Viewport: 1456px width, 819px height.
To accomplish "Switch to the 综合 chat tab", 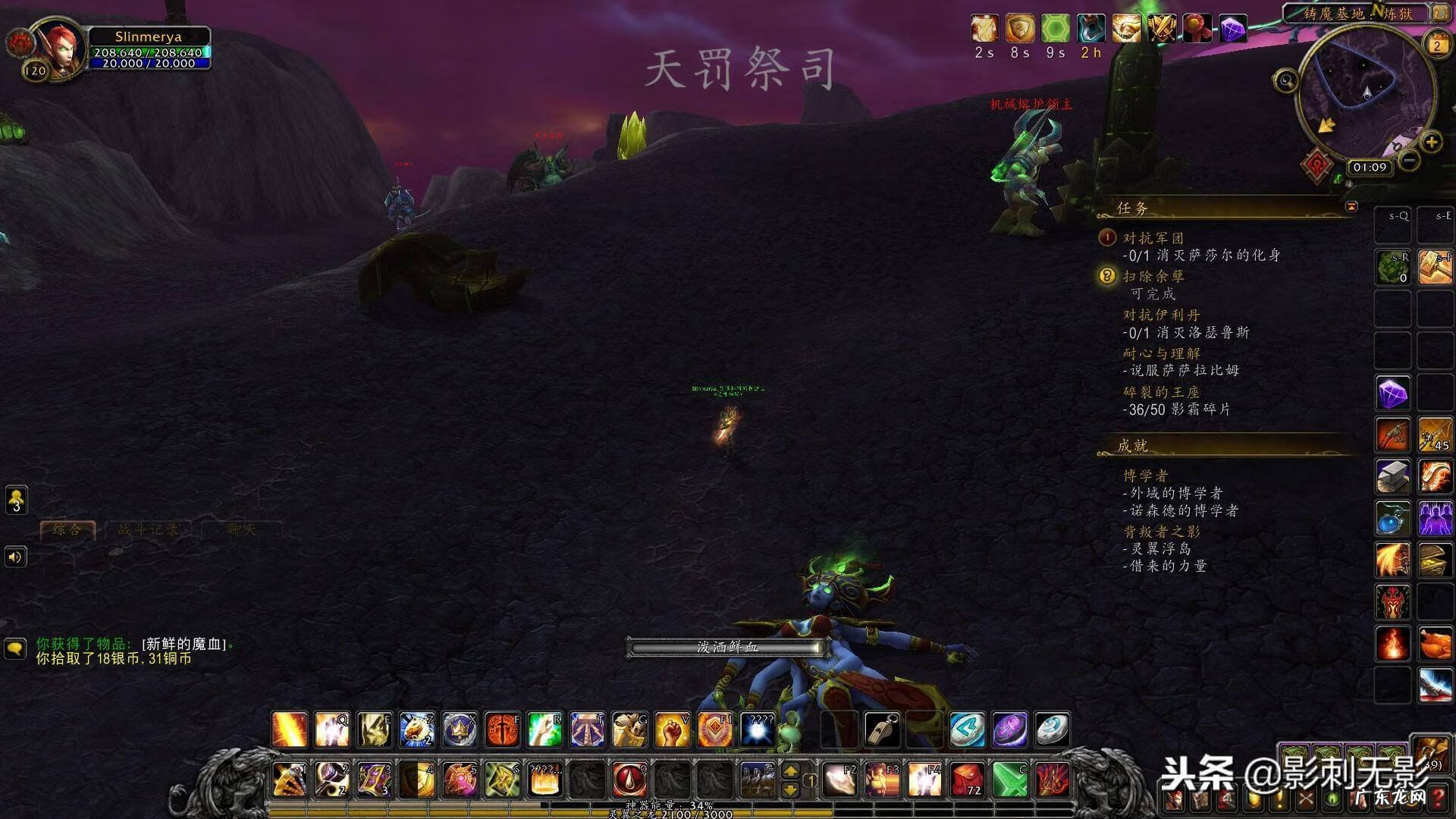I will tap(67, 529).
